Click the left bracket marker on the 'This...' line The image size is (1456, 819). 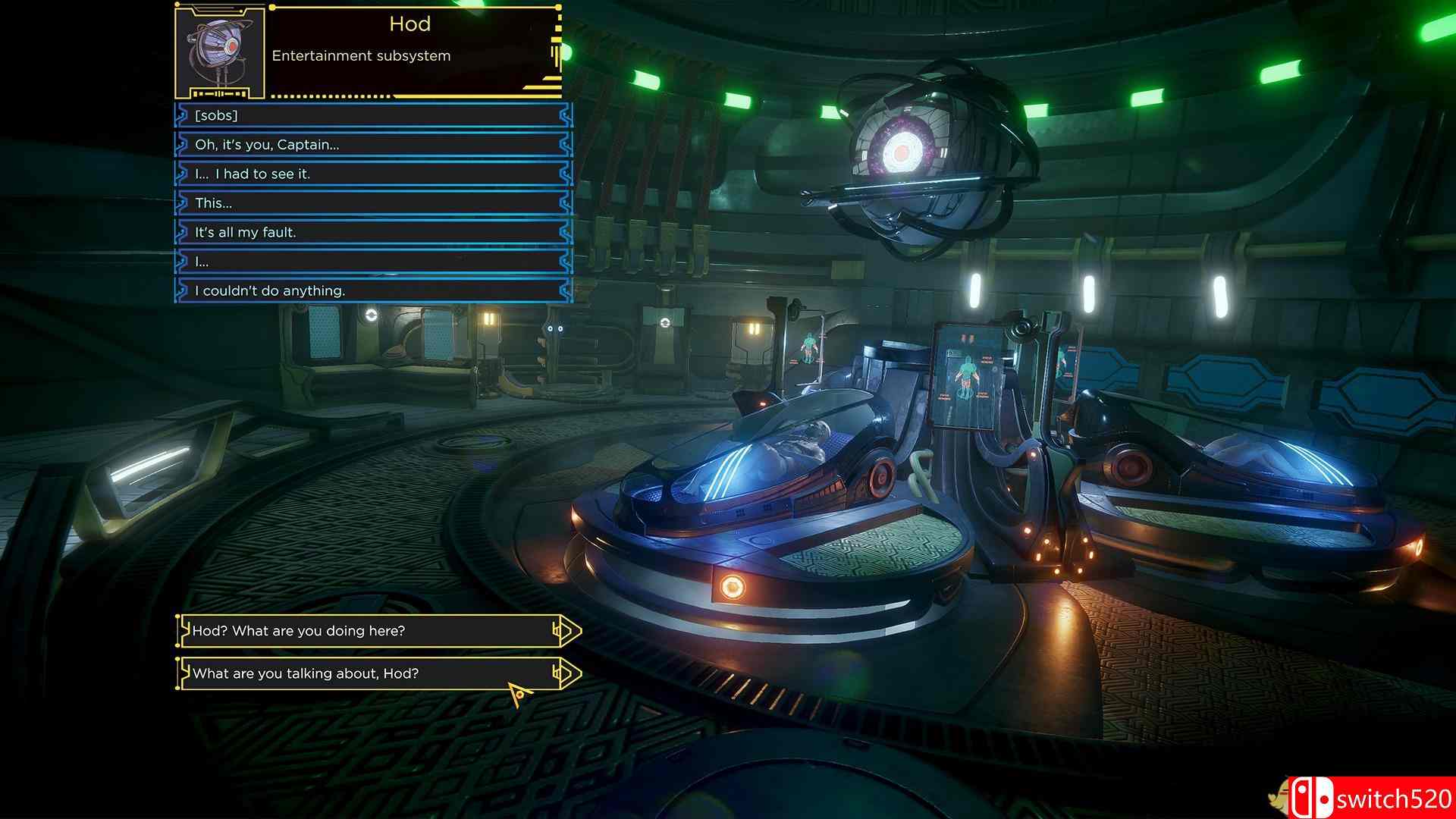(182, 202)
